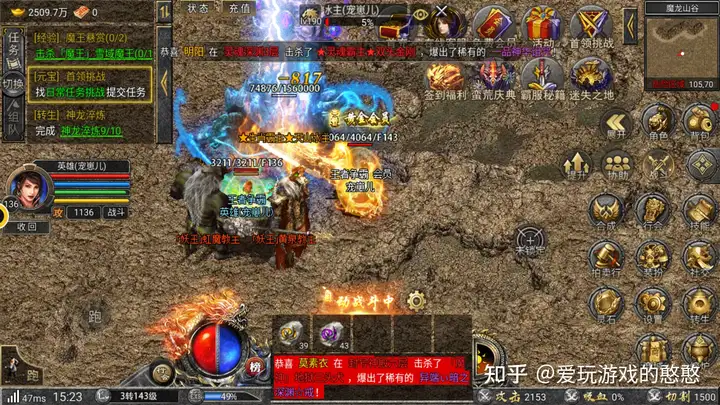Open the 签到福利 sign-in rewards icon
720x405 pixels.
(444, 78)
